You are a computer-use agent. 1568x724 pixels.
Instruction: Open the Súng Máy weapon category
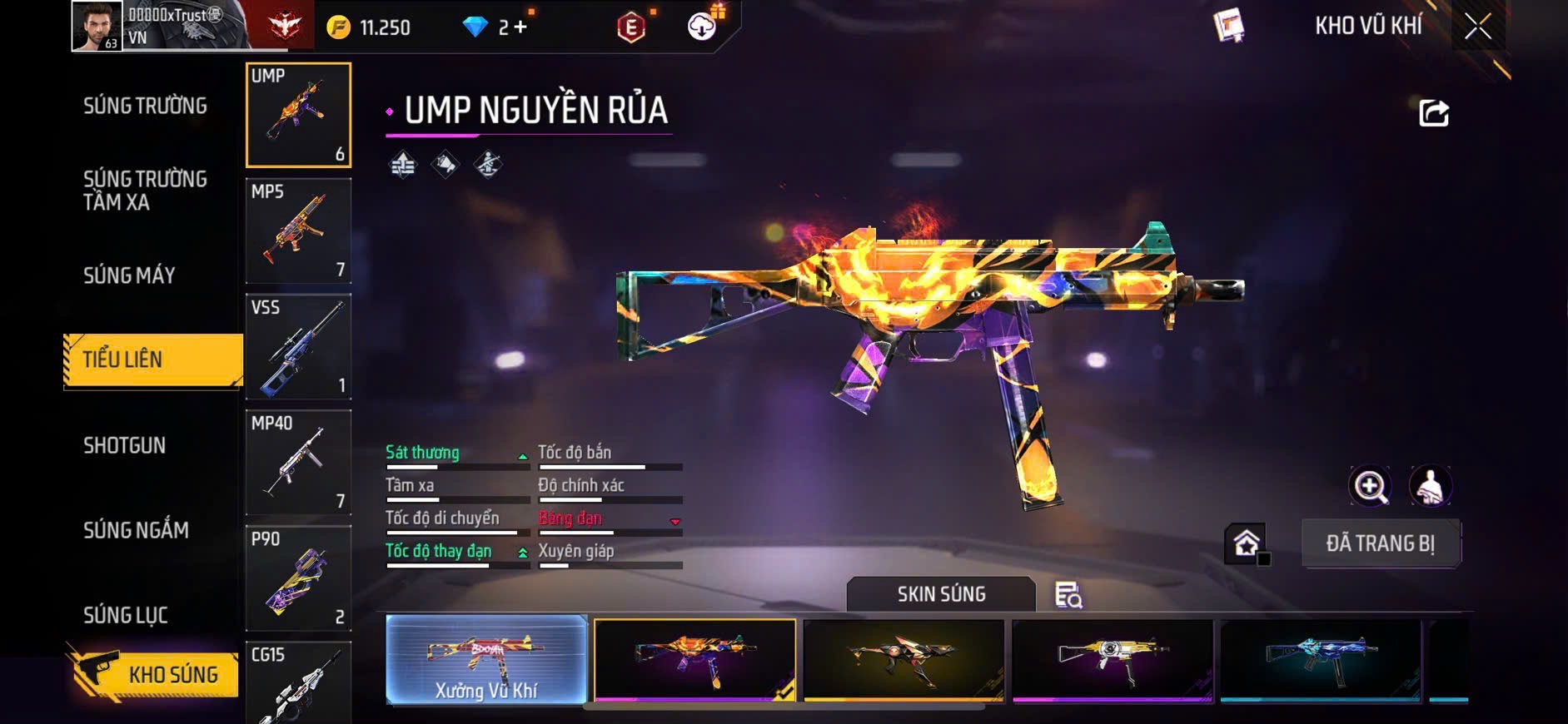point(129,275)
